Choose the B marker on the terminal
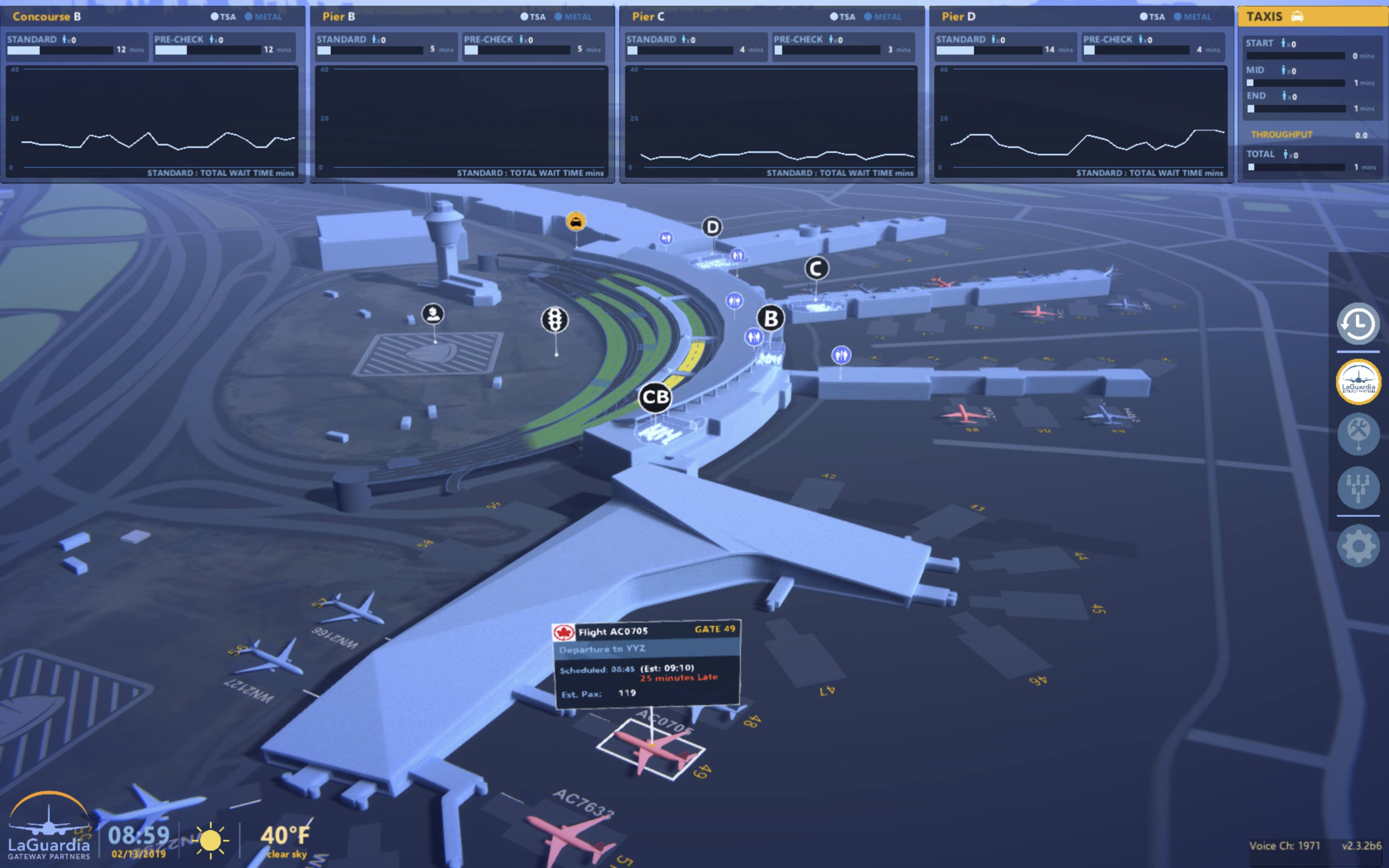1389x868 pixels. tap(771, 319)
